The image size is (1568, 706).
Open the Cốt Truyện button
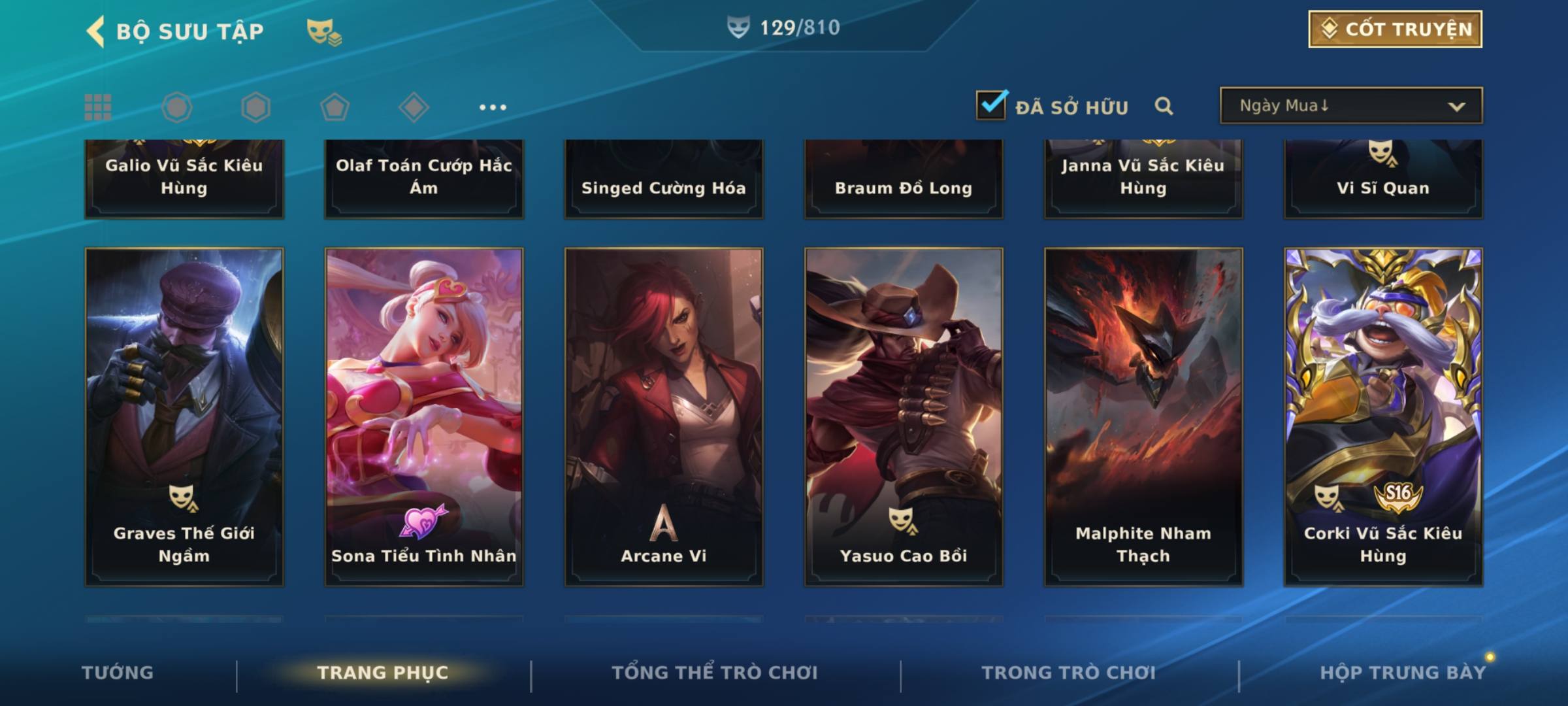[x=1394, y=29]
